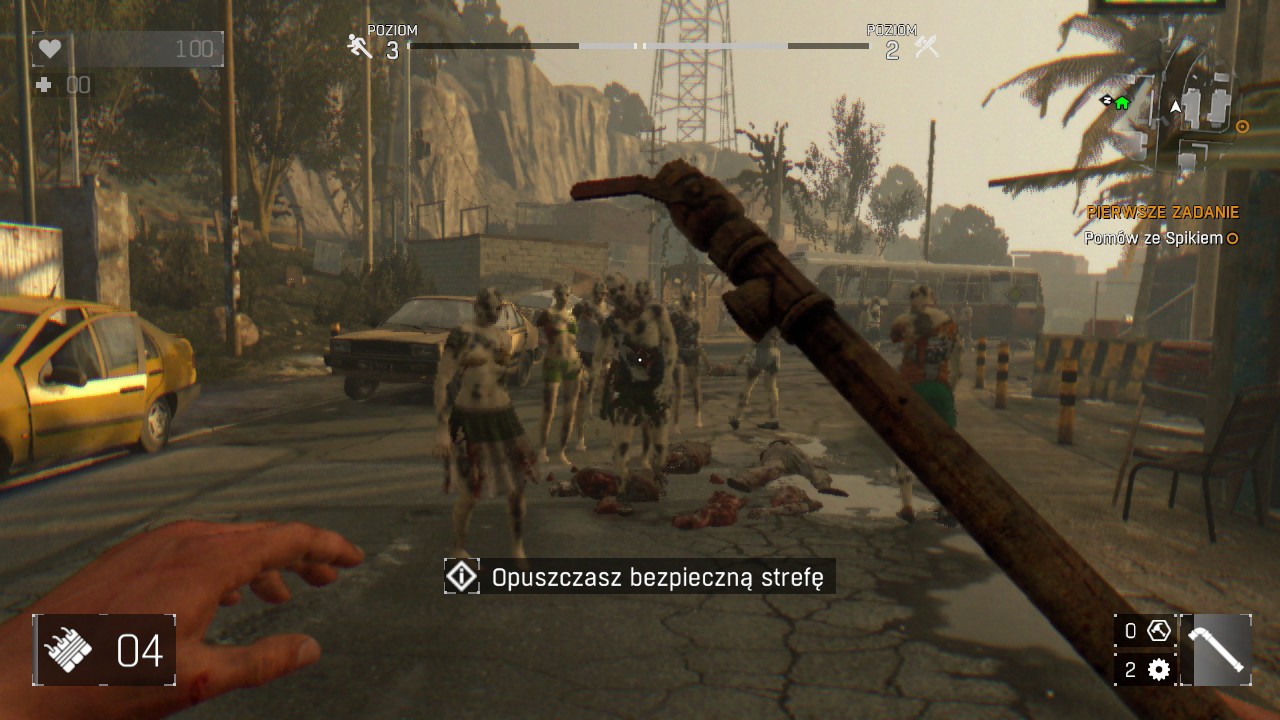Click the green safe house icon on minimap
This screenshot has height=720, width=1280.
click(x=1121, y=103)
